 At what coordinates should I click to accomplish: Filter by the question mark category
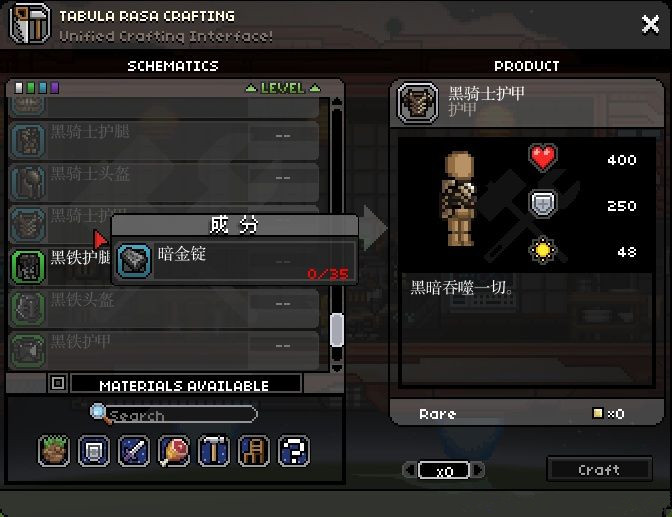point(293,451)
